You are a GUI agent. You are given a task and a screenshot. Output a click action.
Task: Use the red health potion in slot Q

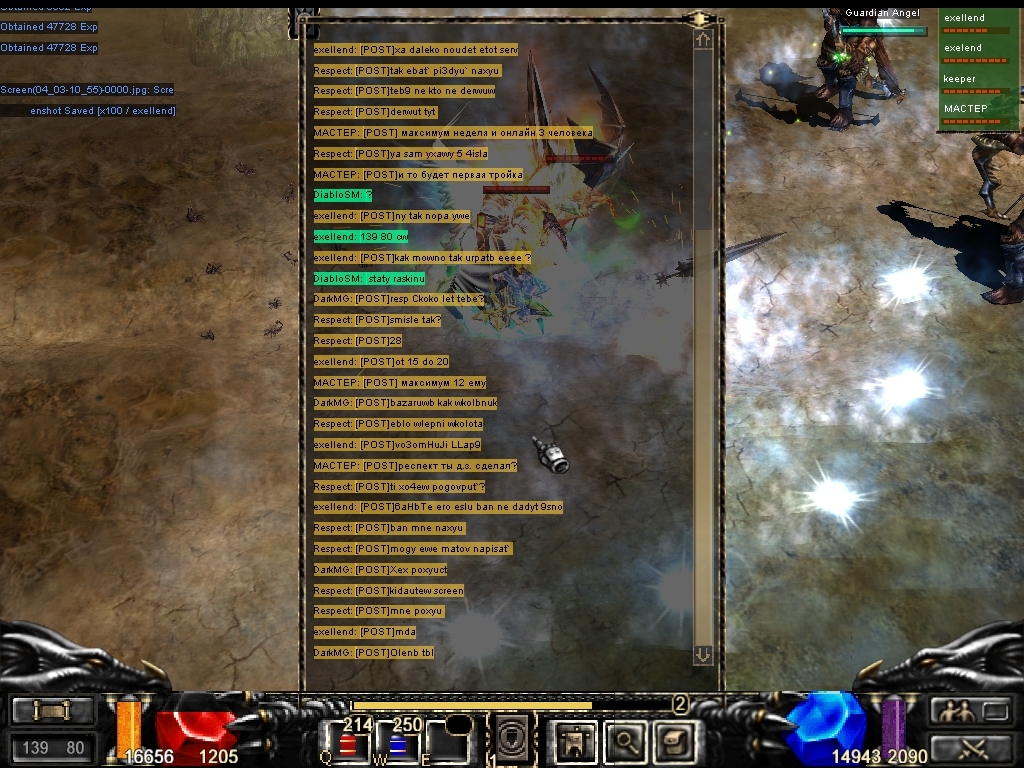[350, 743]
